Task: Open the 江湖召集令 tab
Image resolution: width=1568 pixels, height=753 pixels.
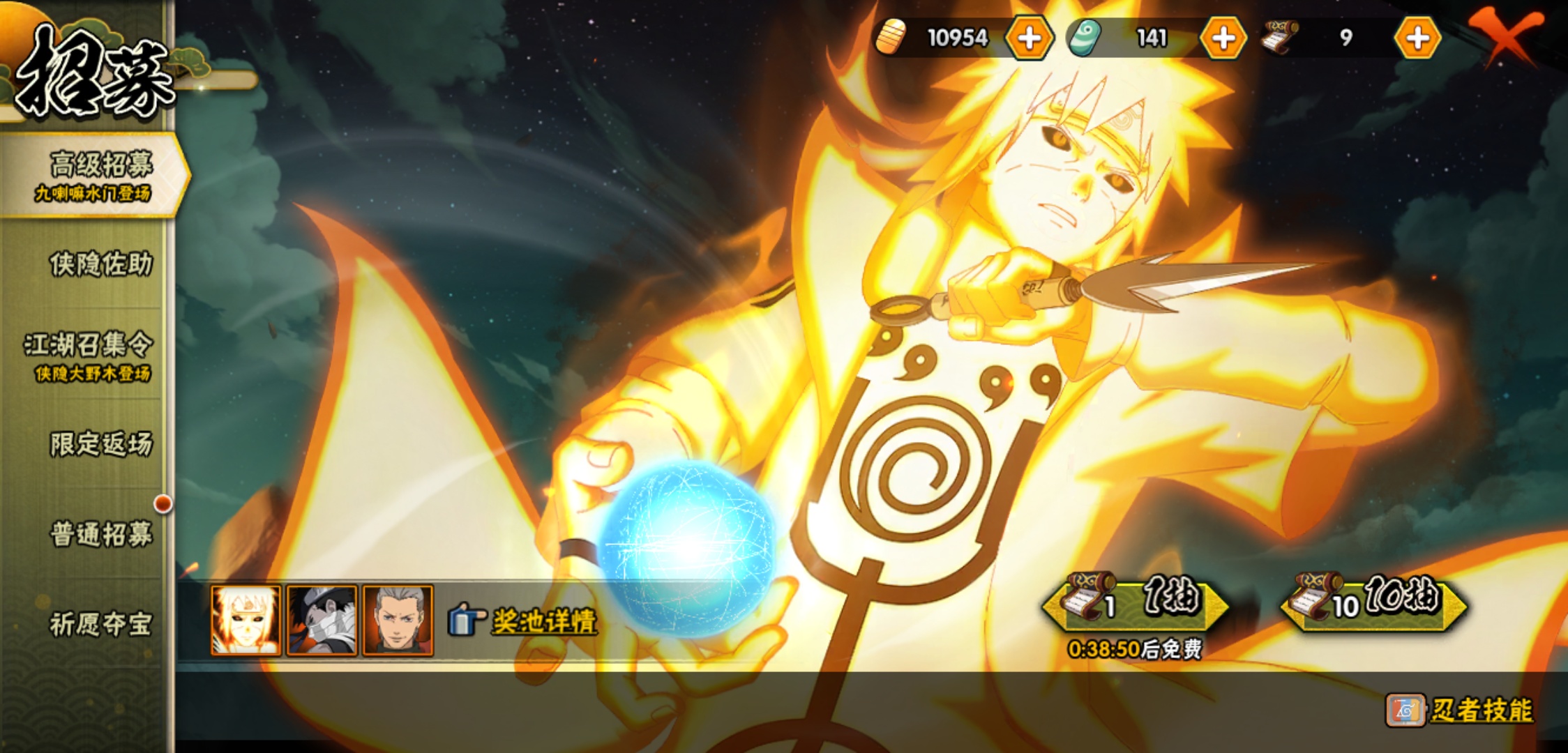Action: 89,354
